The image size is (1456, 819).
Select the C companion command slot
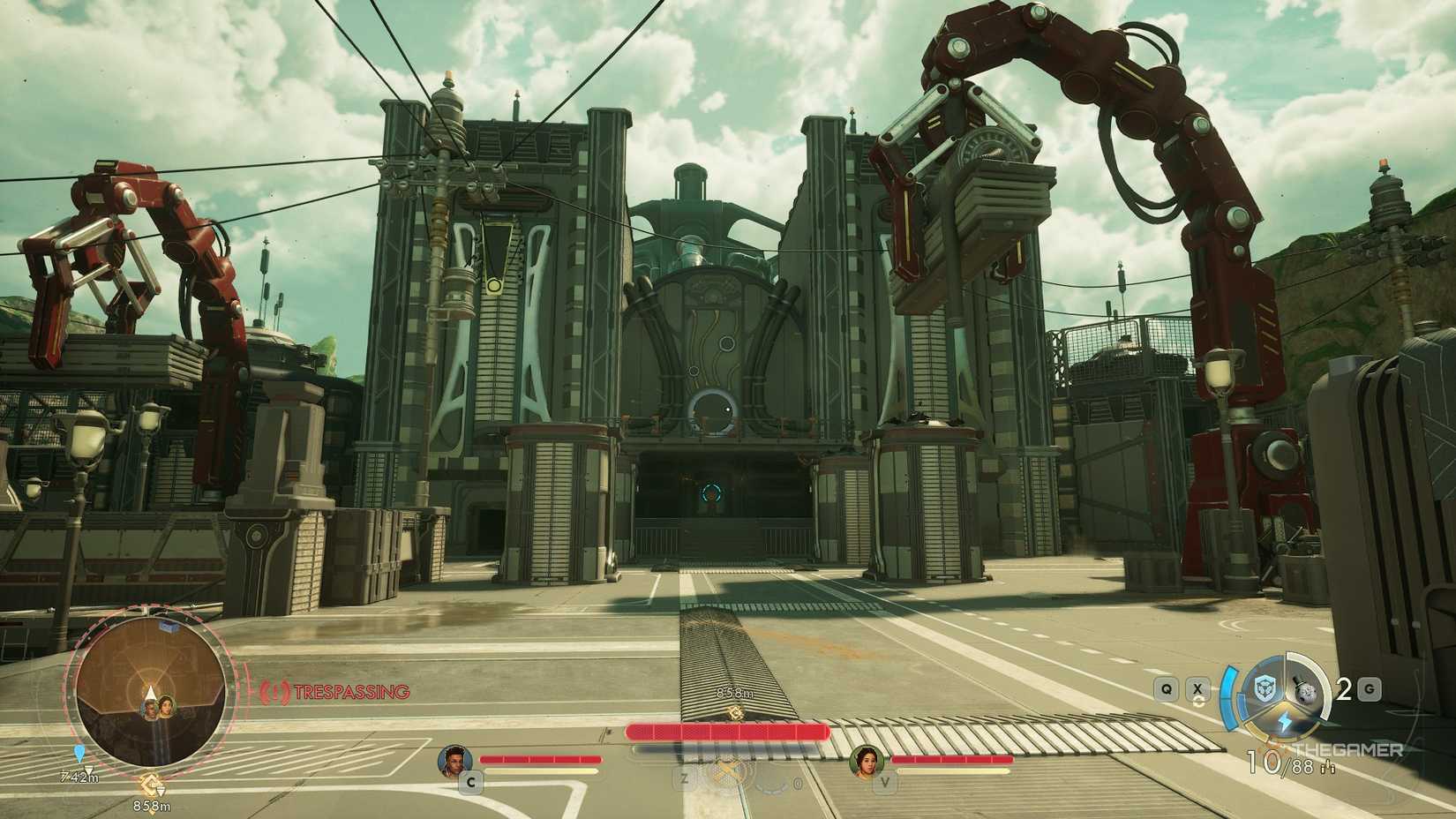[471, 782]
